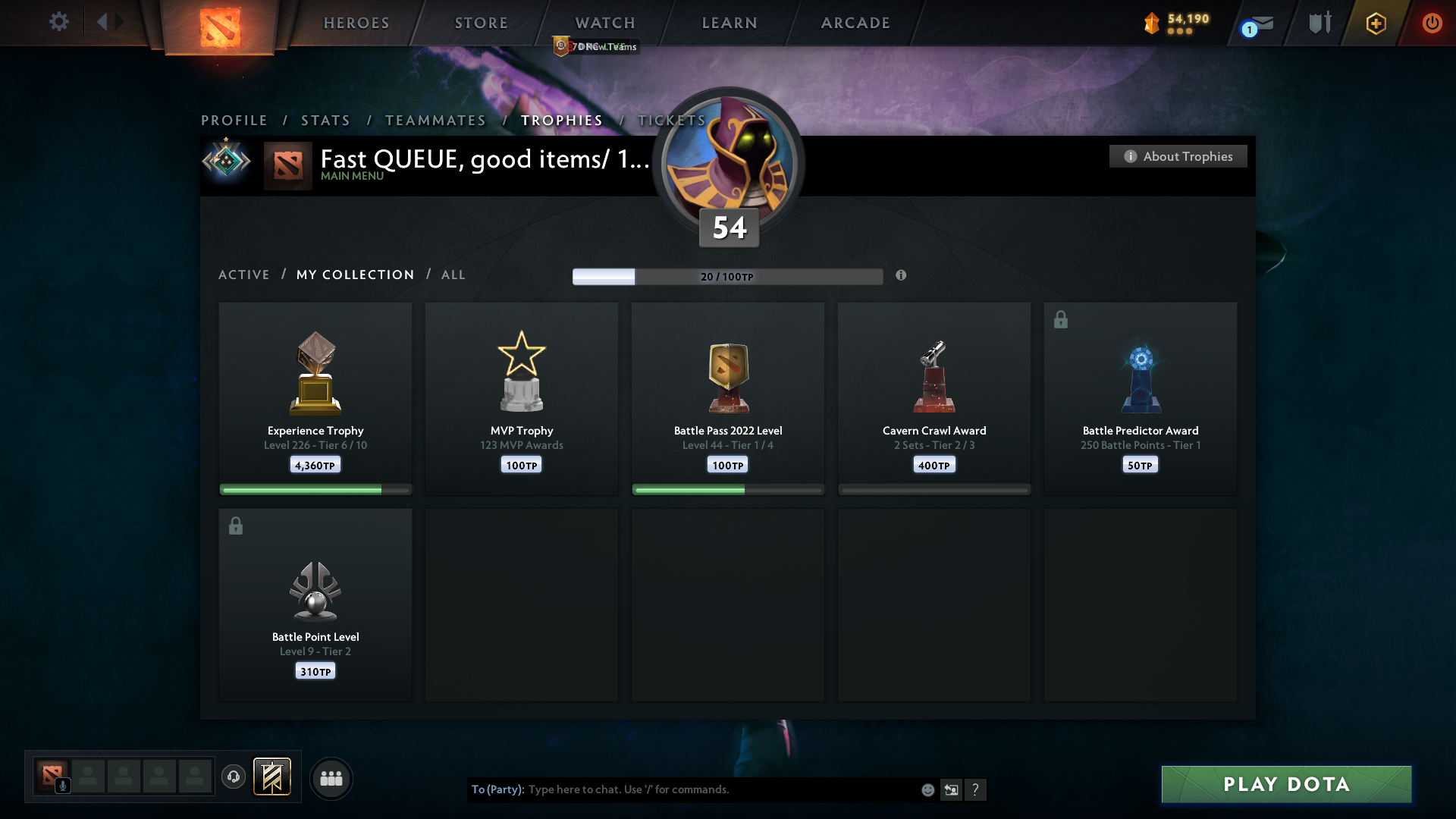Open the TICKETS tab
1456x819 pixels.
click(x=671, y=120)
